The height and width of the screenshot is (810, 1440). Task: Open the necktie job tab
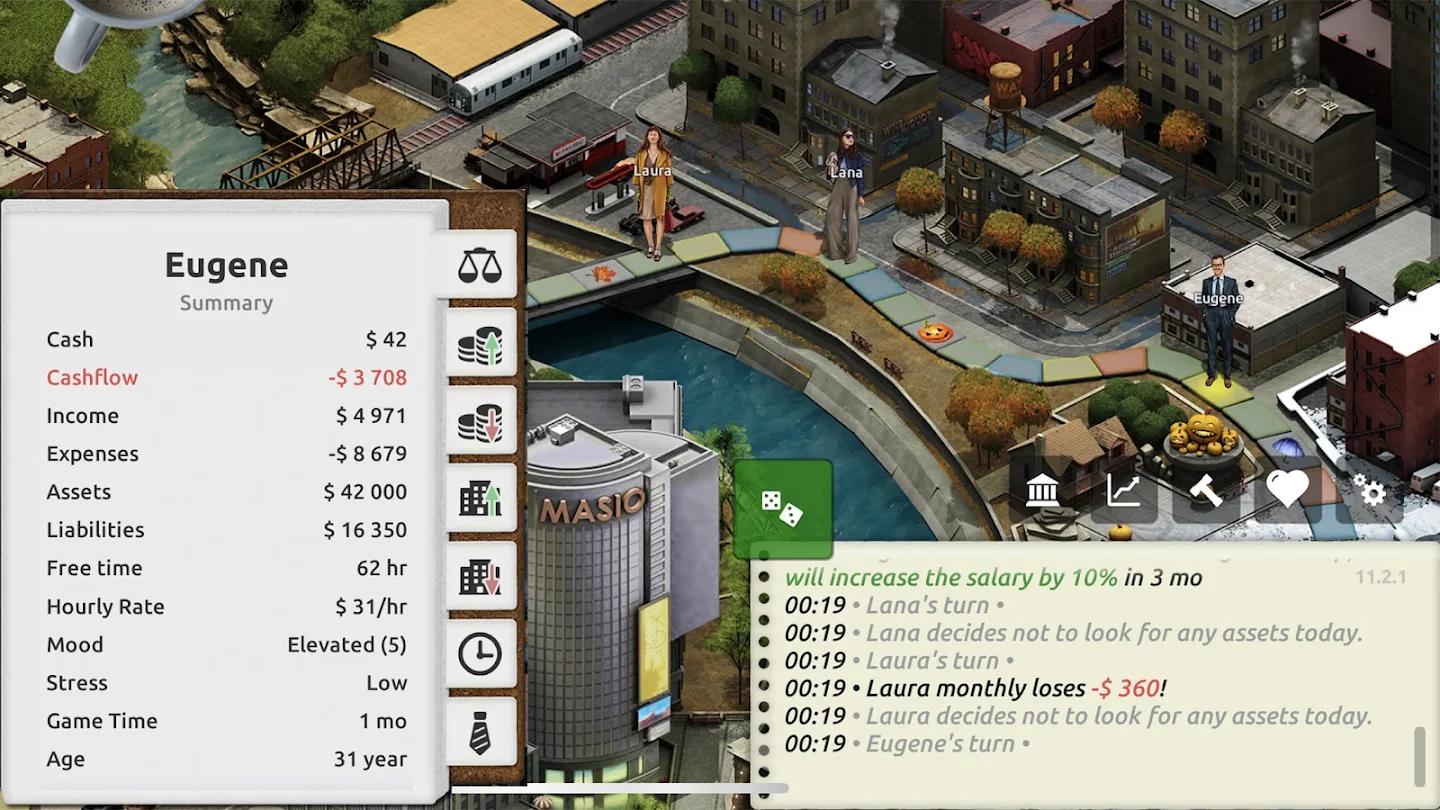coord(480,732)
